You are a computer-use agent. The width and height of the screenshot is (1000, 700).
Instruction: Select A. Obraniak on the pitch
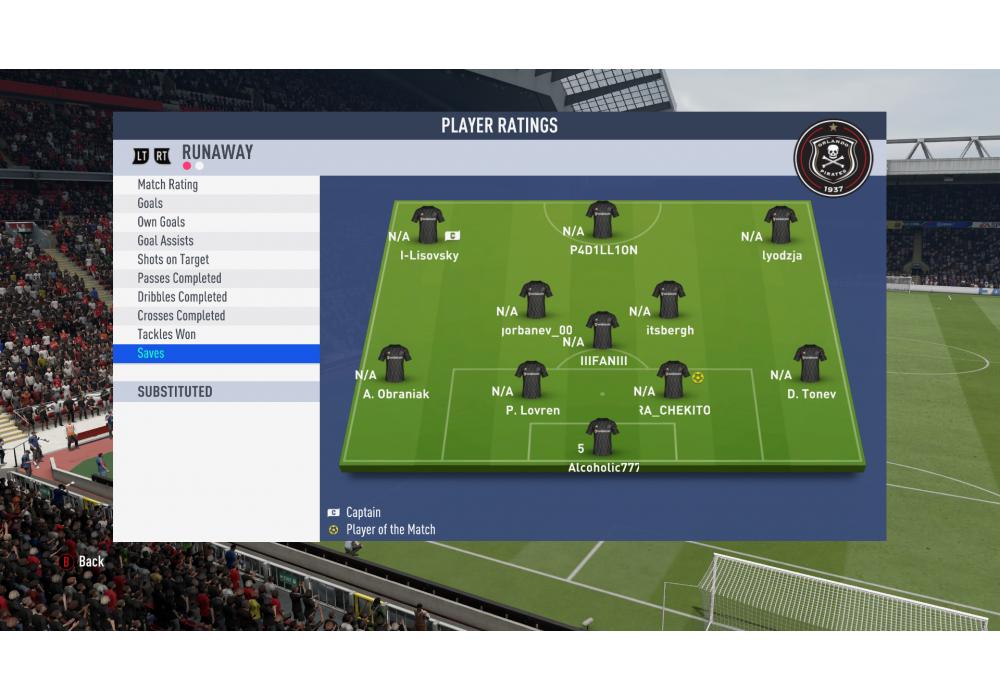(x=395, y=364)
